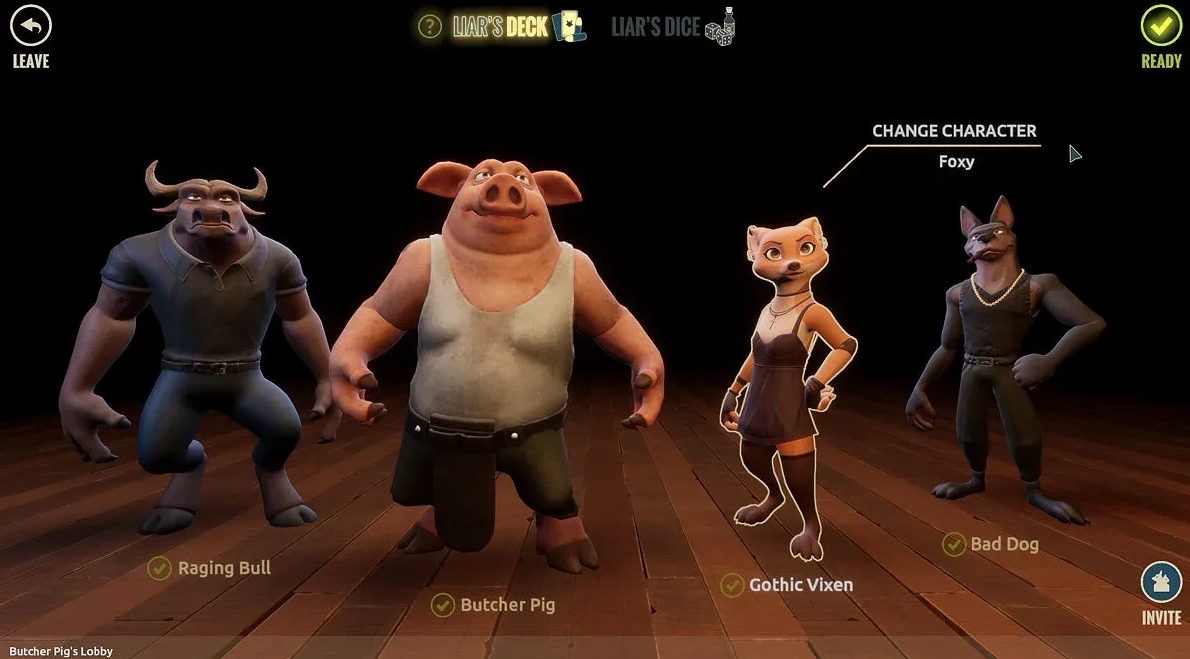Mark yourself as Ready
Image resolution: width=1190 pixels, height=659 pixels.
1160,27
